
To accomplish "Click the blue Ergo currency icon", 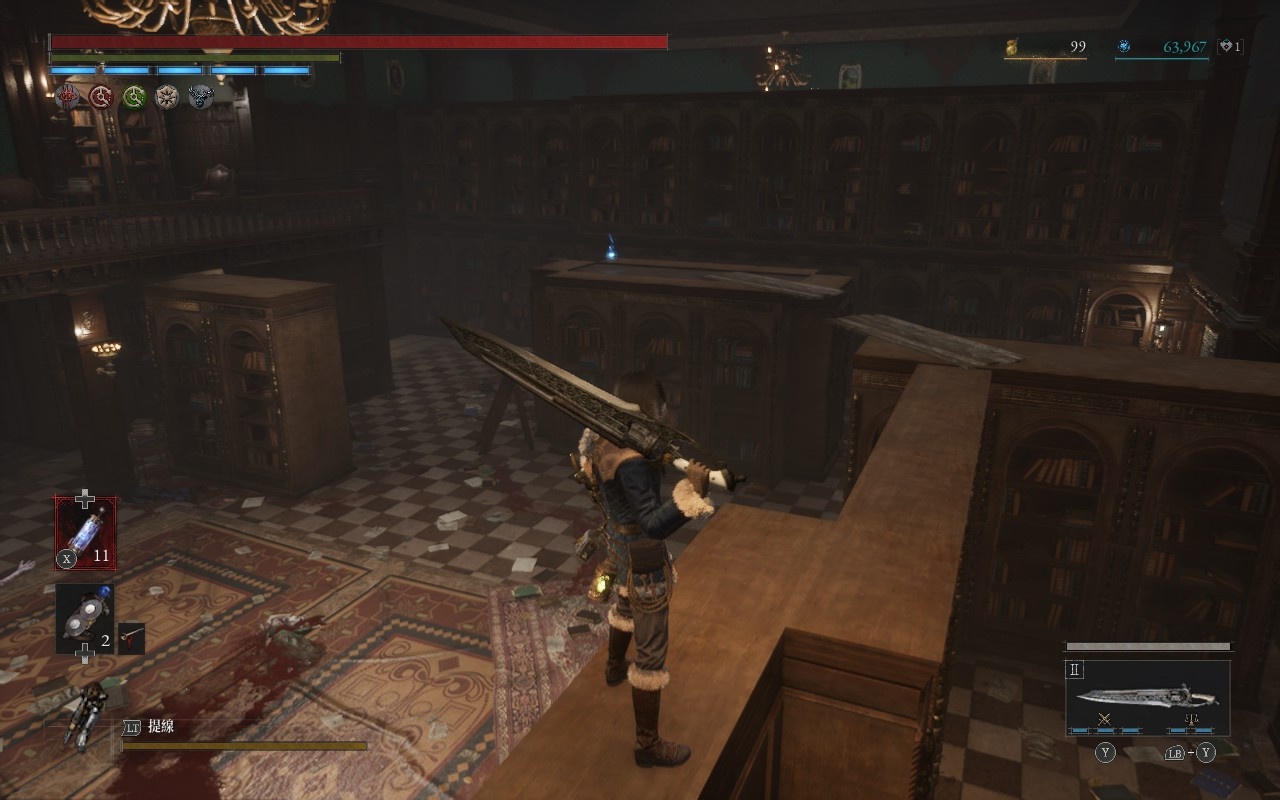I will 1124,46.
